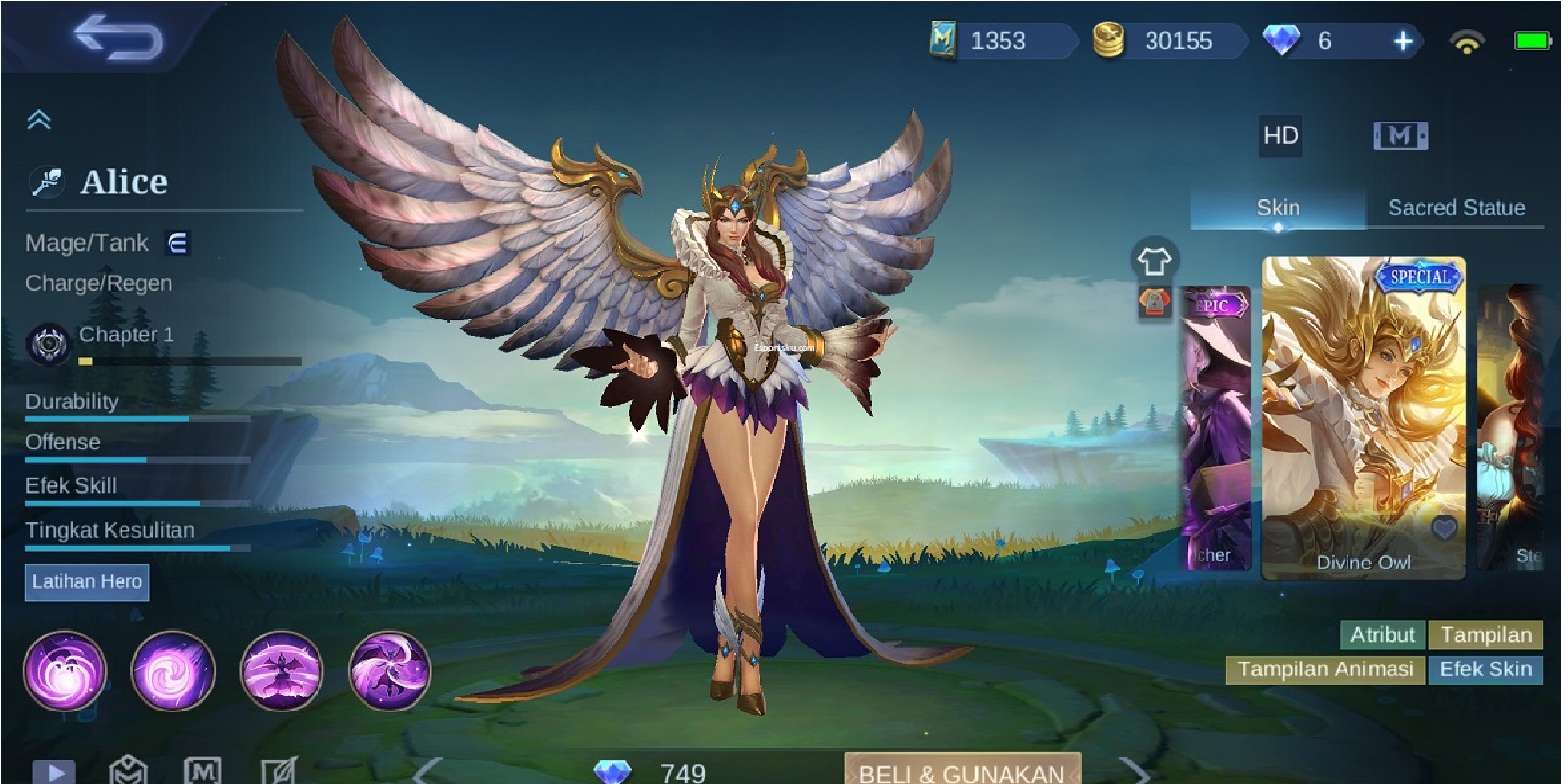The height and width of the screenshot is (784, 1568).
Task: Click the plus icon to buy diamonds
Action: click(x=1402, y=42)
